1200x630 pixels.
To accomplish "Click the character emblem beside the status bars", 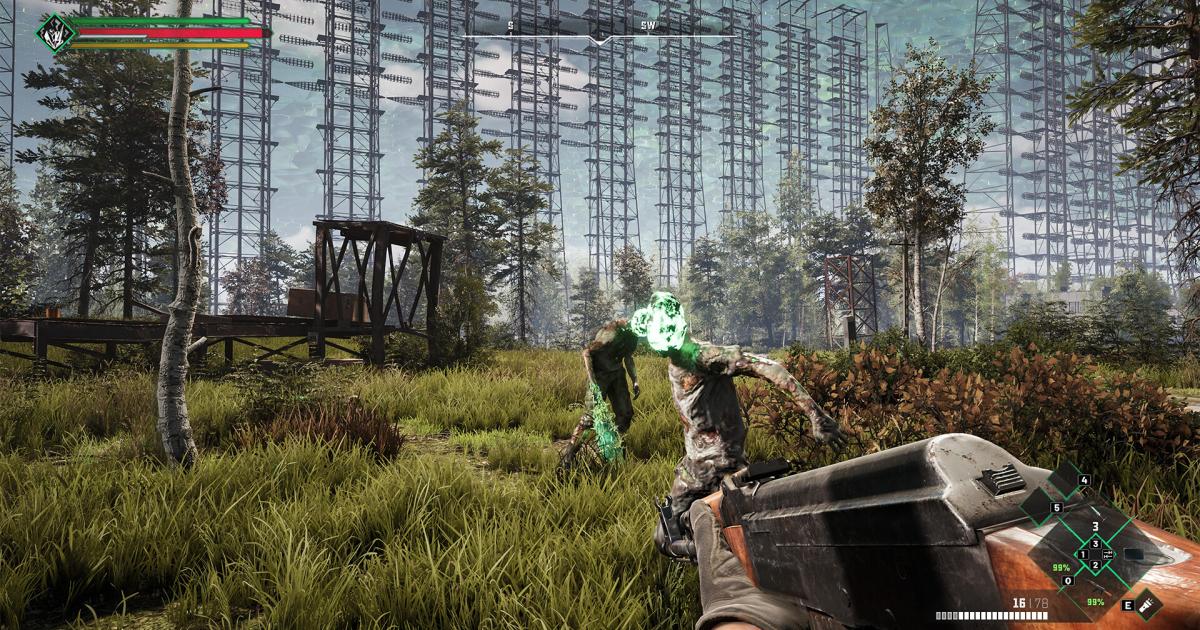I will [x=54, y=32].
